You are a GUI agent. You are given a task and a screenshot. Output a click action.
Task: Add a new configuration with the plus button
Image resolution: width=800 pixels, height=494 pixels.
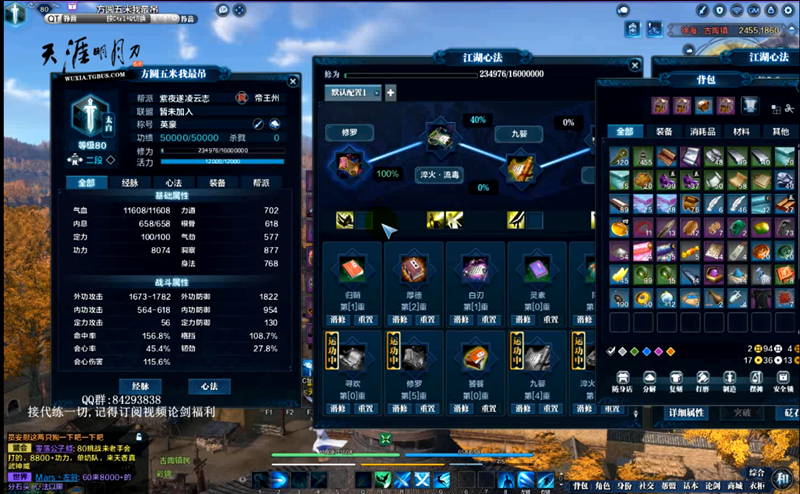click(x=390, y=93)
